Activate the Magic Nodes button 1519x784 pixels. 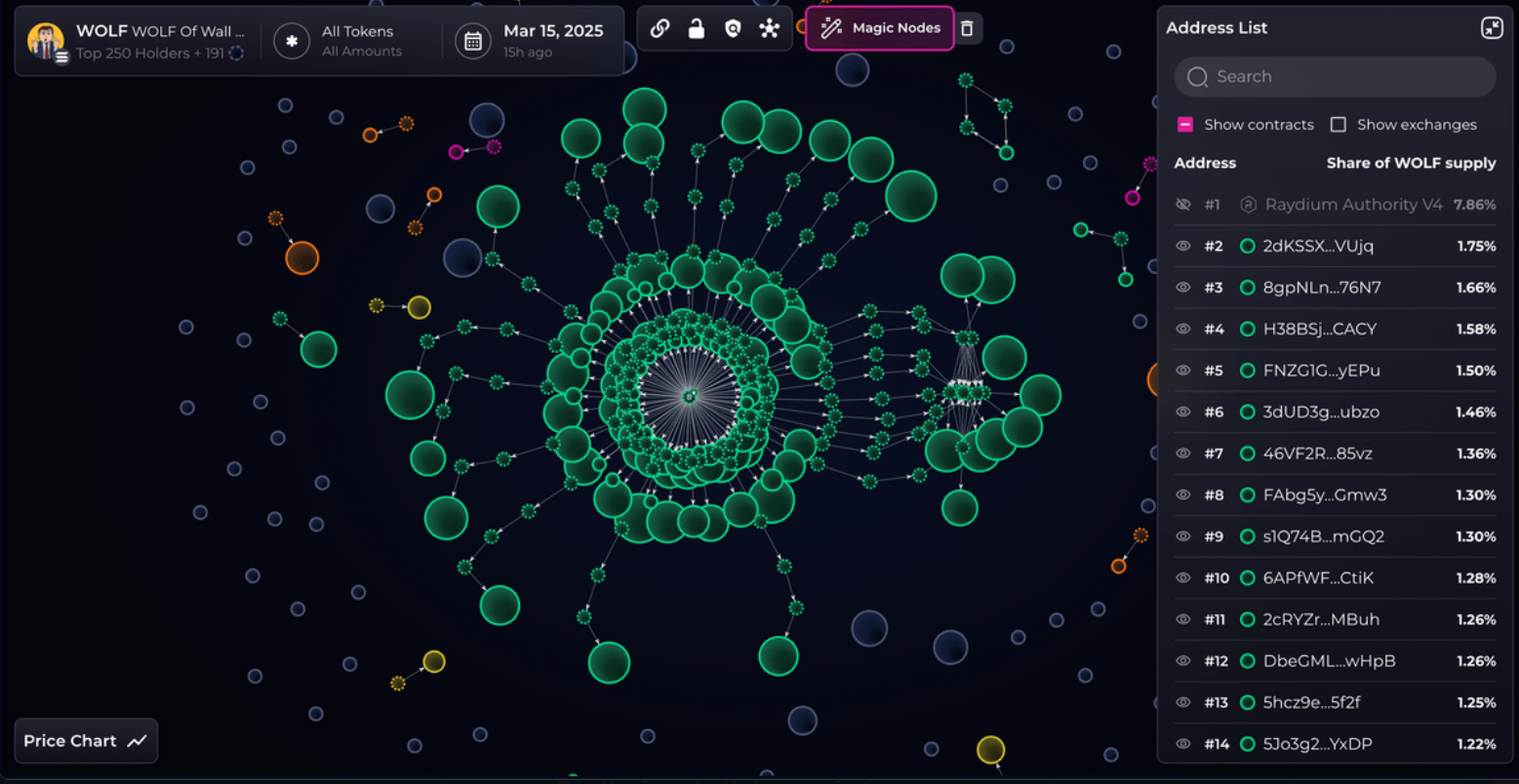[x=879, y=28]
